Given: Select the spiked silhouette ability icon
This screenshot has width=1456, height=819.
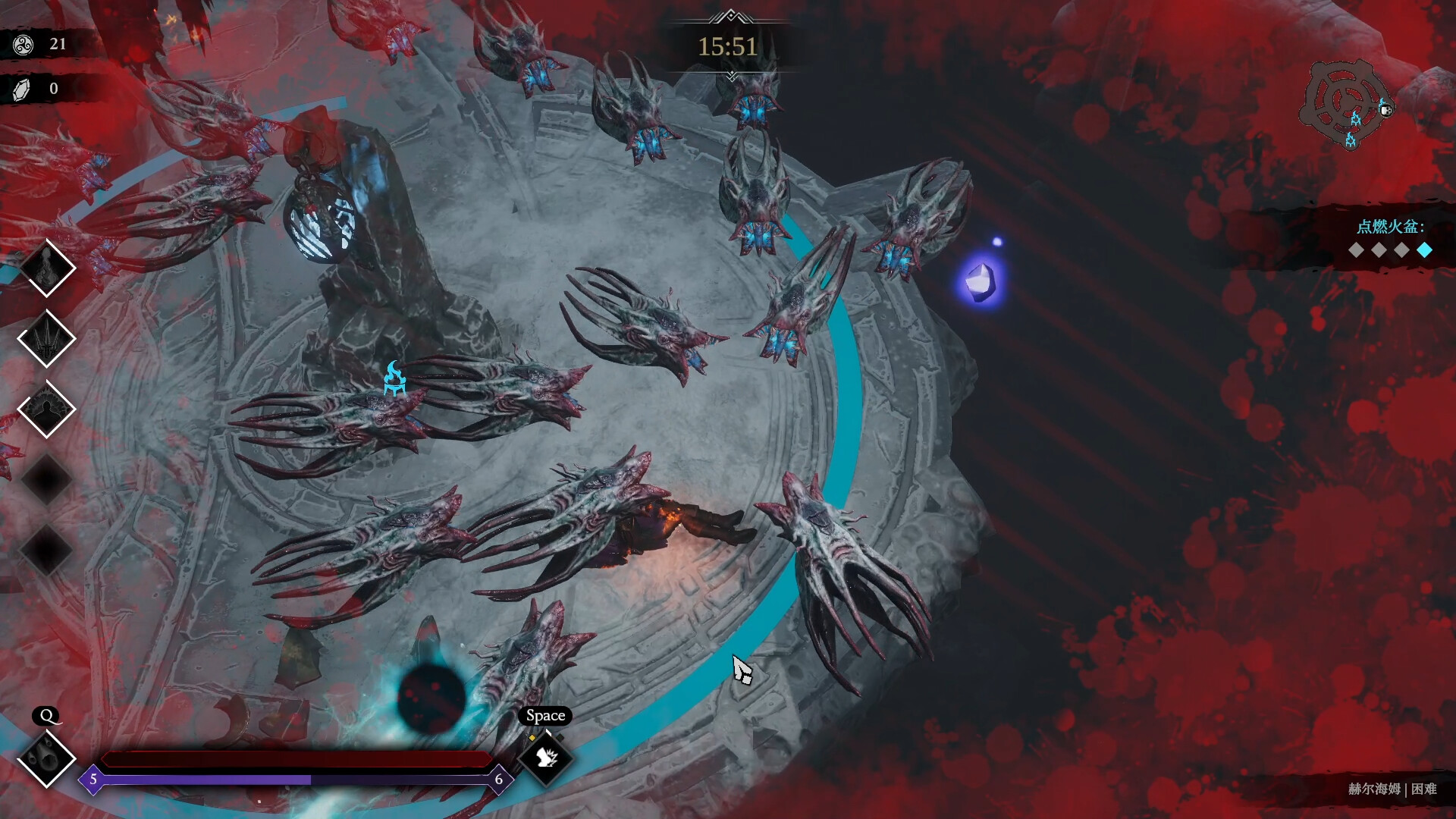Looking at the screenshot, I should (47, 408).
